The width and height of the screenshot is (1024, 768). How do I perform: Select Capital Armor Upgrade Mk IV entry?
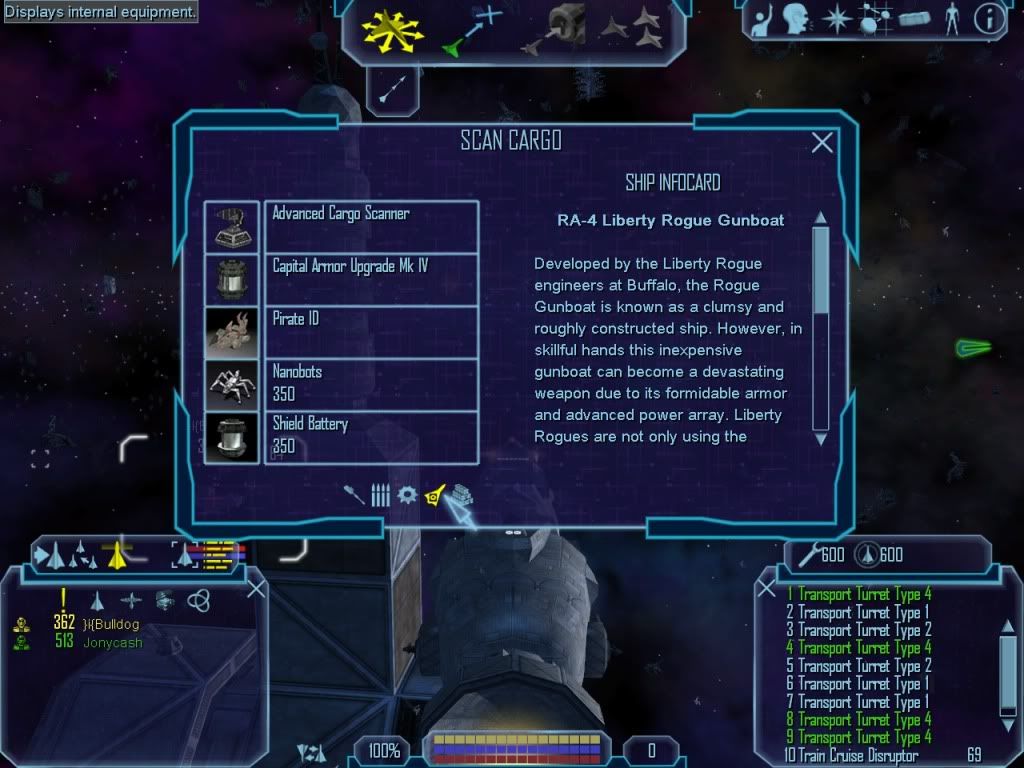[370, 279]
